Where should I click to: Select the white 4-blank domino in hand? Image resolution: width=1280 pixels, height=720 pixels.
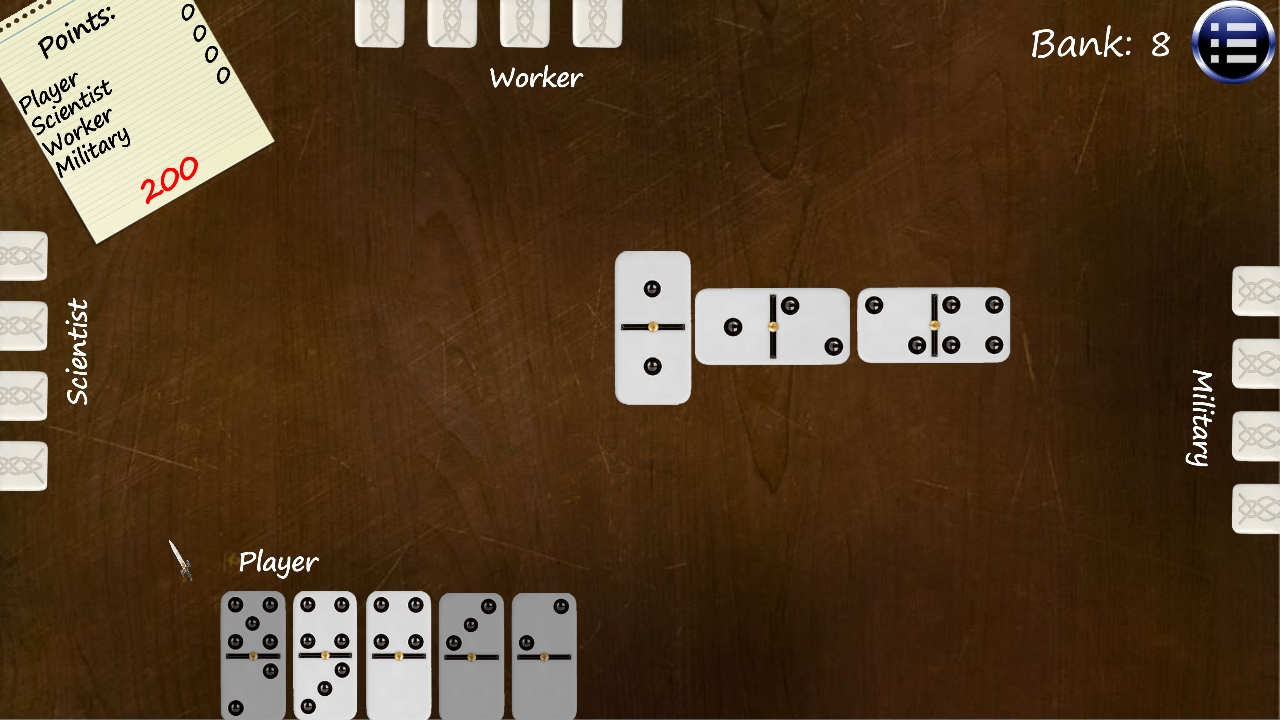pos(398,655)
